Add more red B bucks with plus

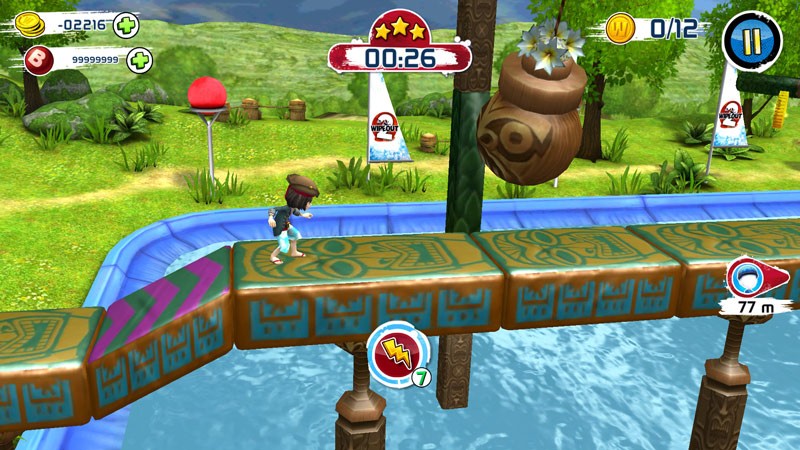pos(139,60)
